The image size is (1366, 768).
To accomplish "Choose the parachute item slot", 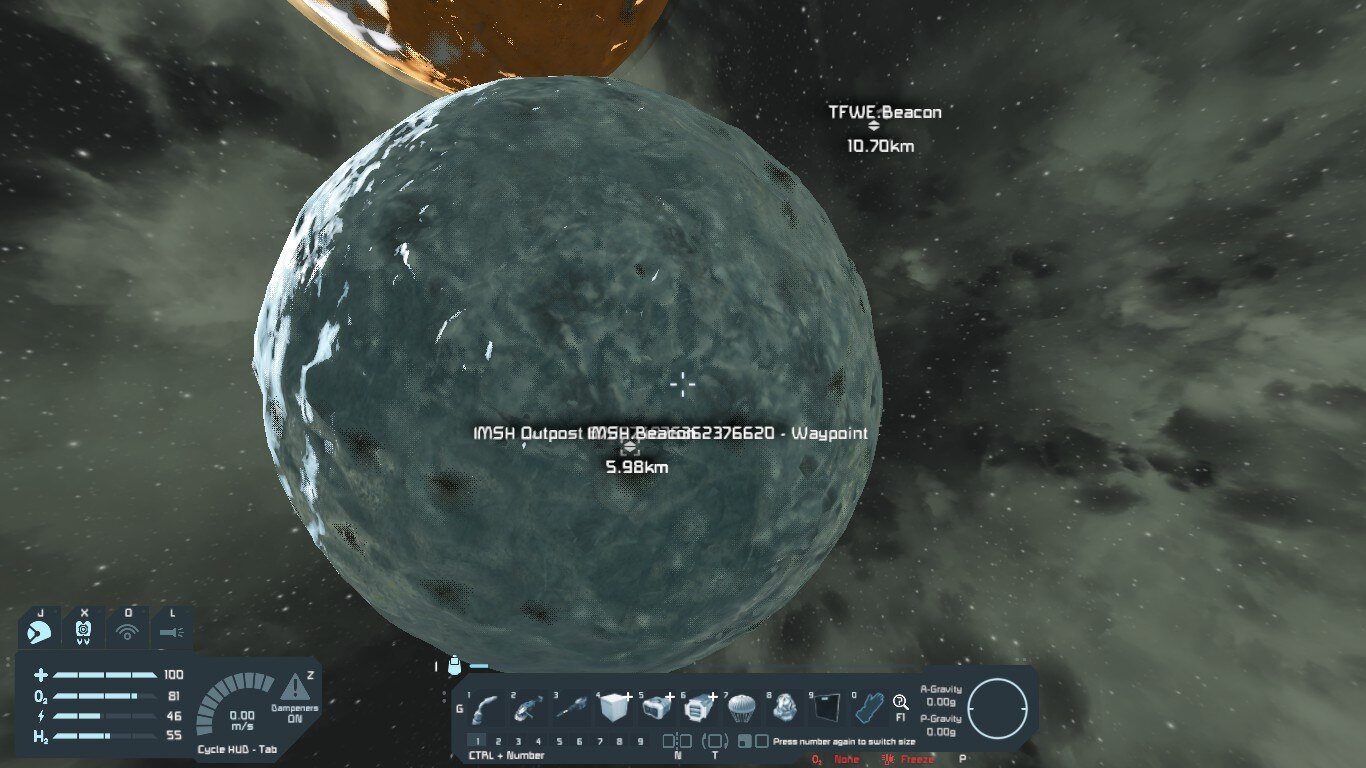I will pos(740,709).
